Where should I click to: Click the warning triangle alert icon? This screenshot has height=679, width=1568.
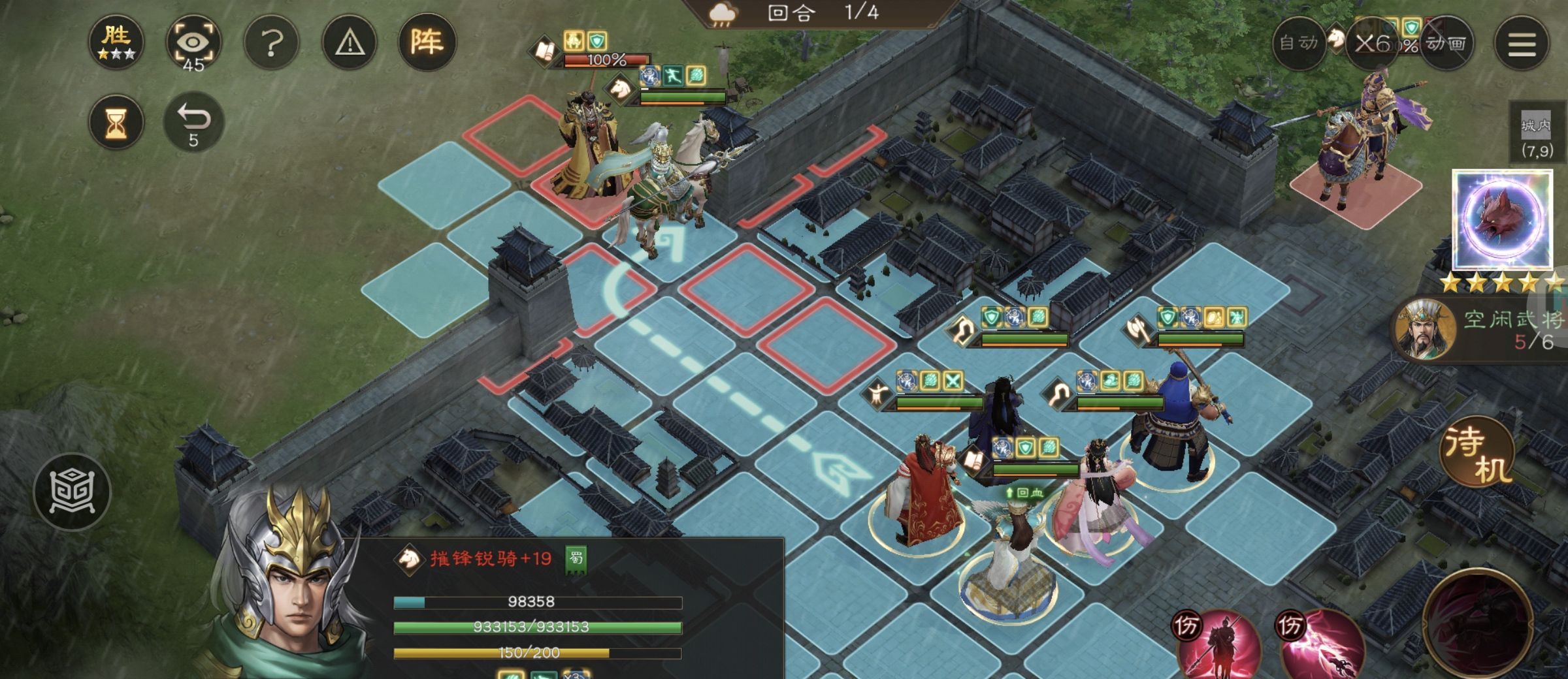(x=349, y=41)
